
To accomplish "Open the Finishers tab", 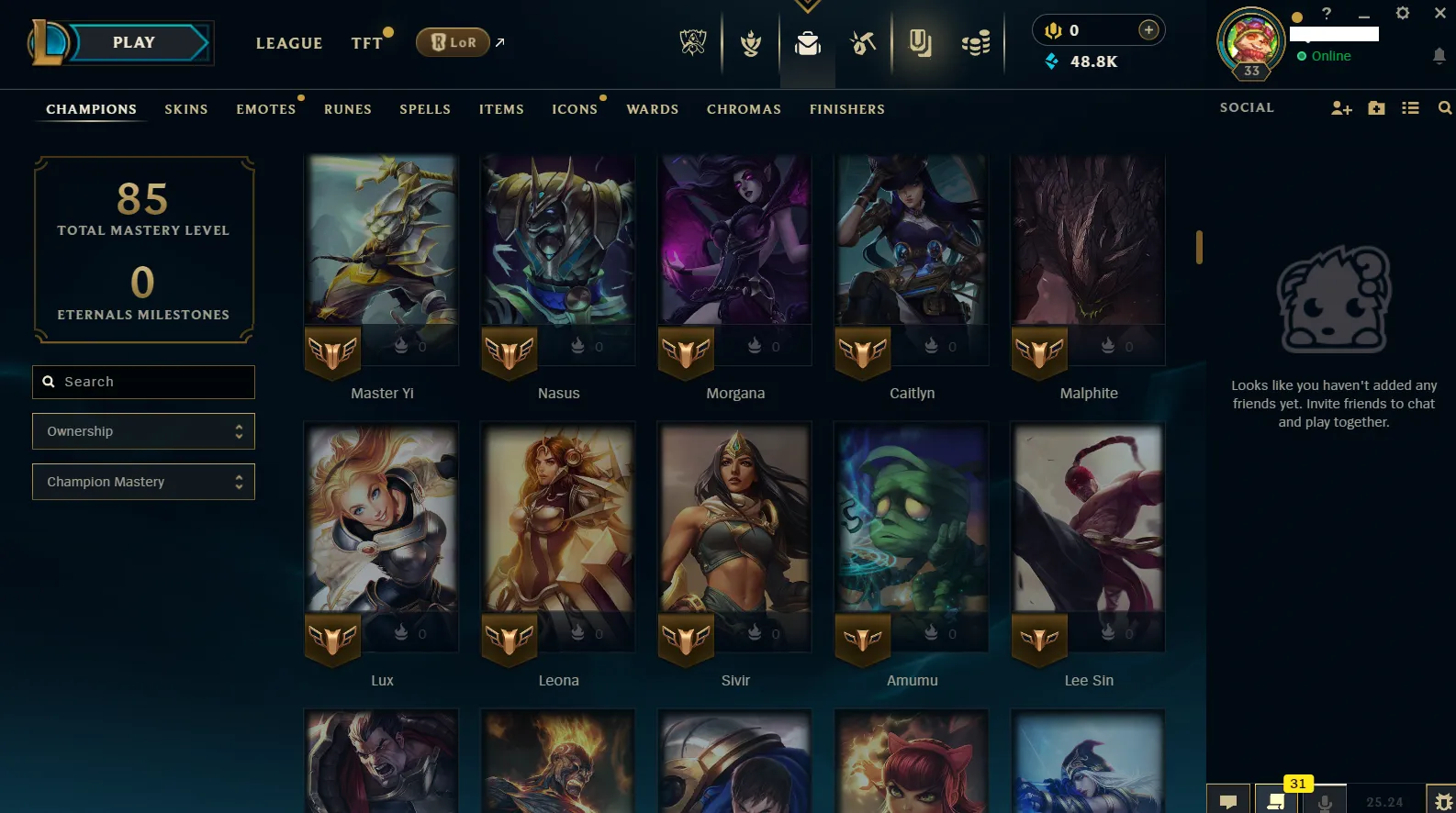I will click(847, 109).
